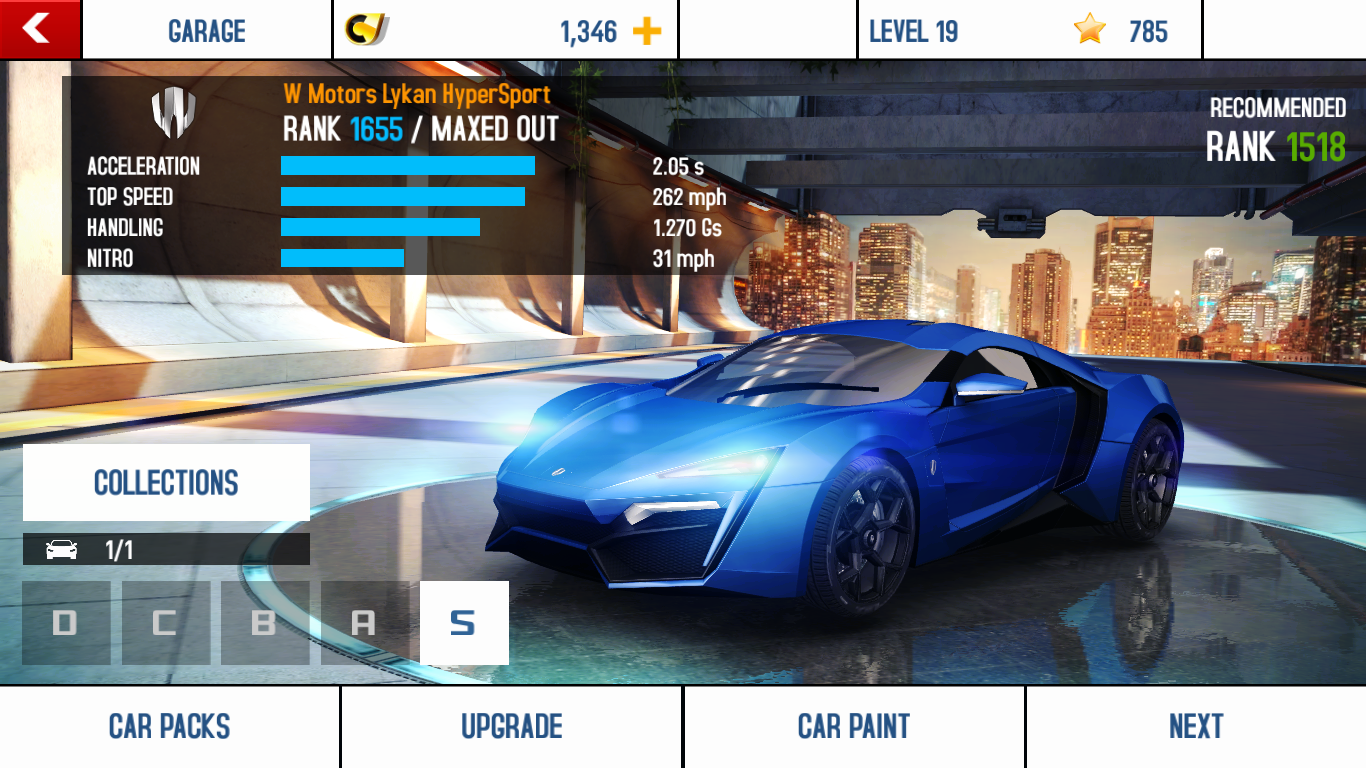This screenshot has height=768, width=1366.
Task: Add more credits with the plus button
Action: [x=647, y=31]
